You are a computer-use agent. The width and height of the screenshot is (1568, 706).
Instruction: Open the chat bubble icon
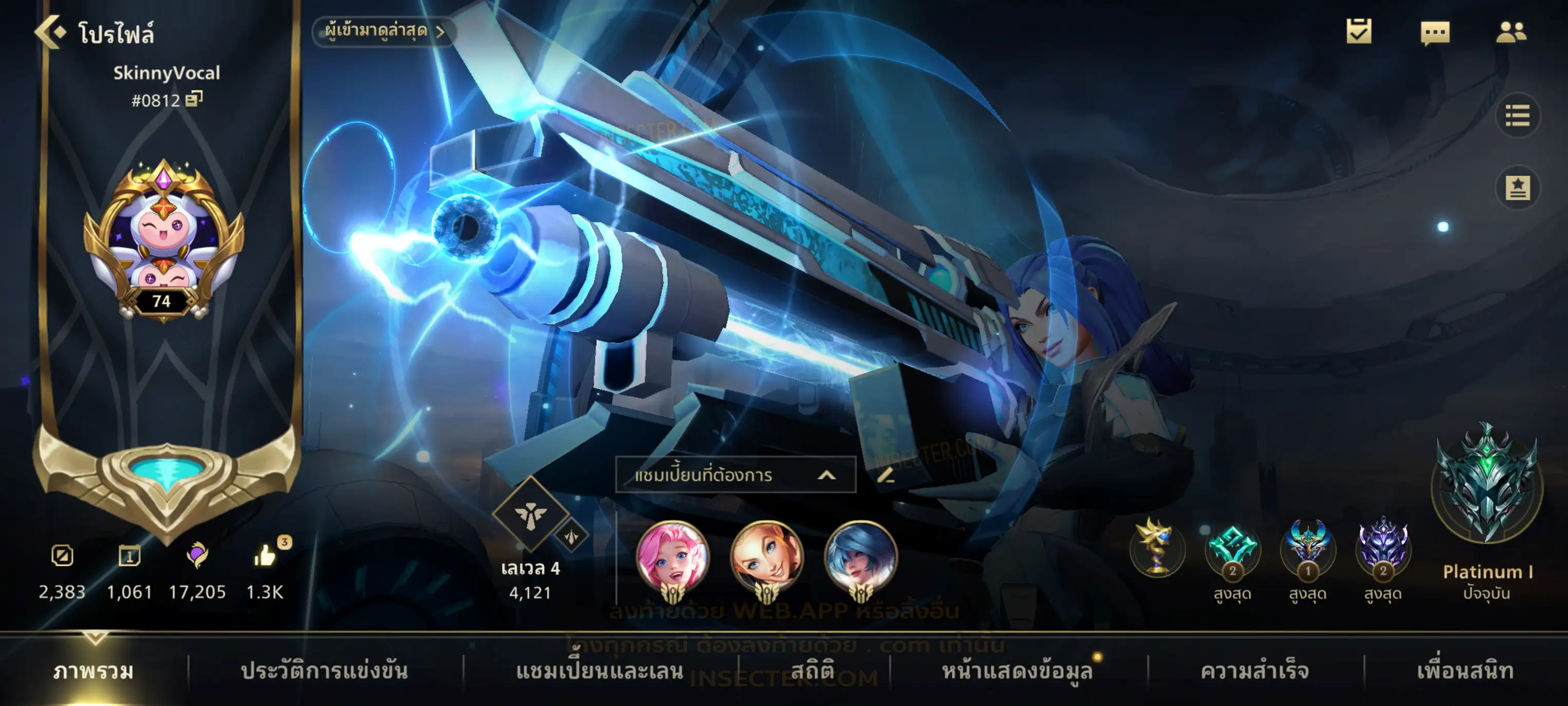1435,33
